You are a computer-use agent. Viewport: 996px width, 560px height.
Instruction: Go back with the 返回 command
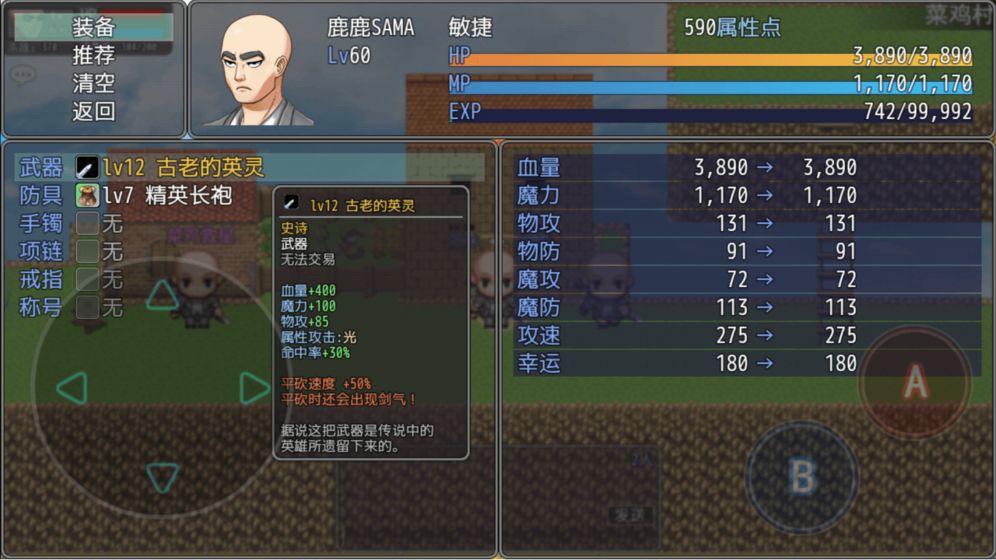(x=94, y=111)
